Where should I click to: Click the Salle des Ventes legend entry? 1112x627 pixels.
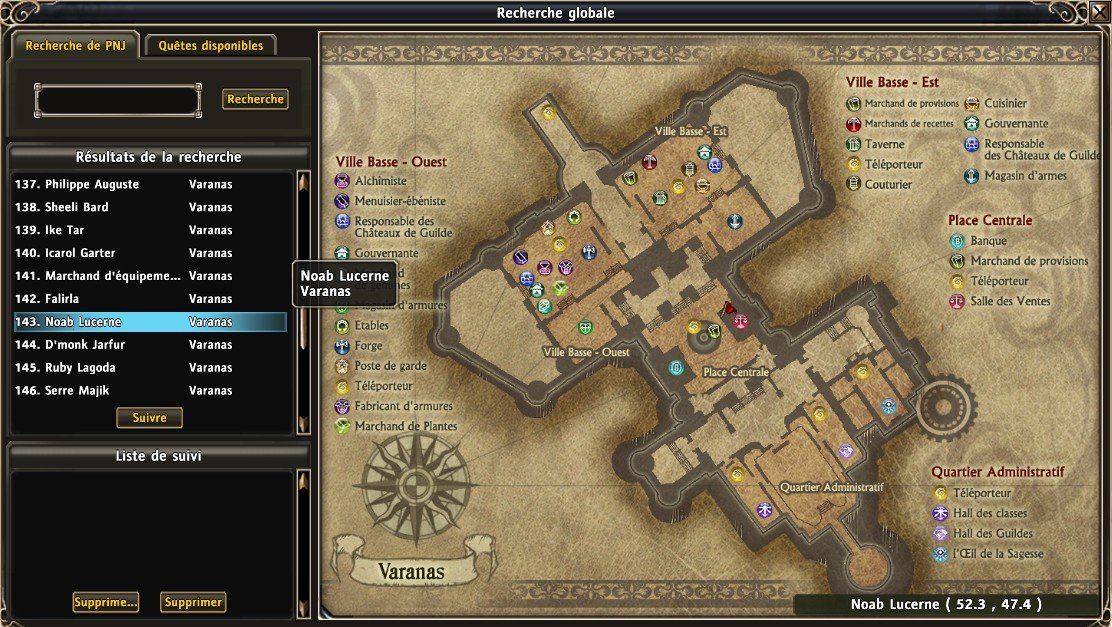coord(1010,301)
